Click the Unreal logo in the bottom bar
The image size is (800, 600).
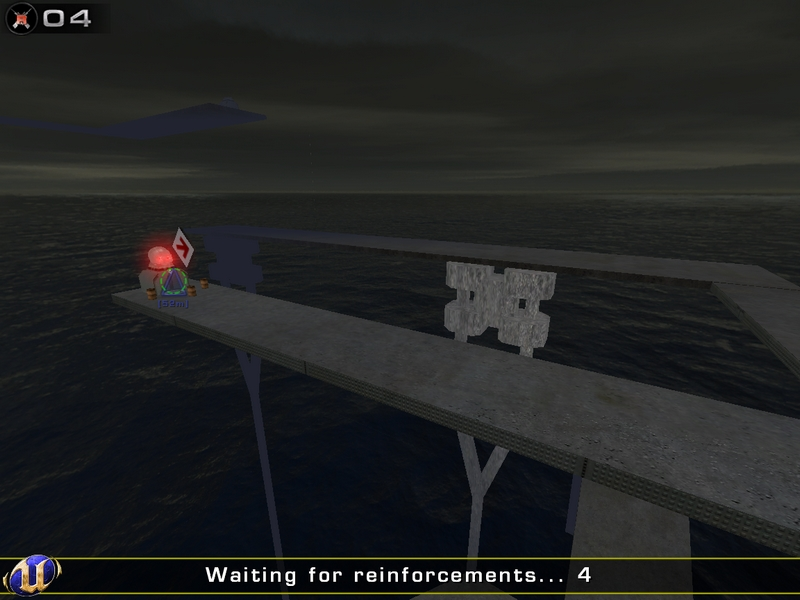31,576
